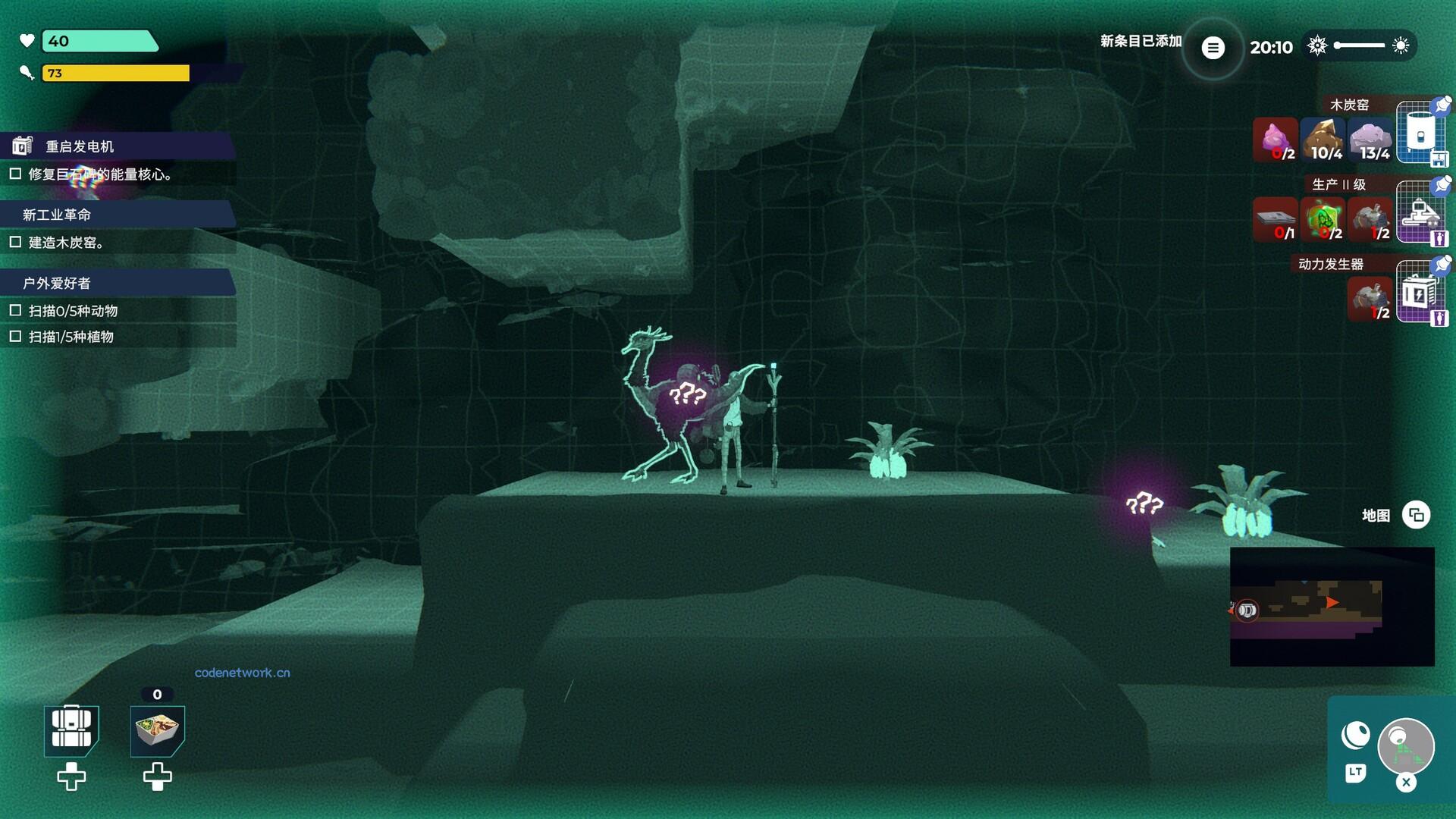
Task: Open the backpack inventory slot
Action: (71, 730)
